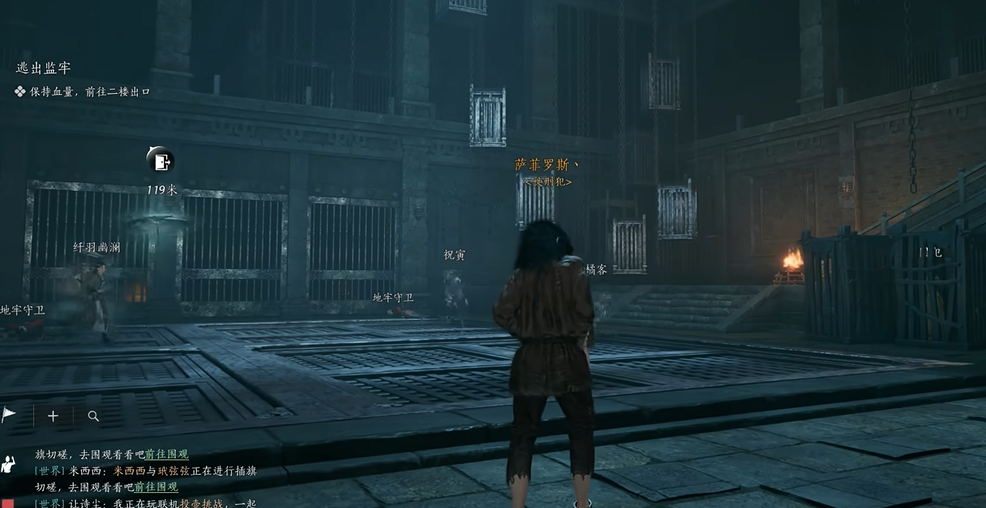
Task: Open the magnifying glass search above chat
Action: click(x=93, y=416)
